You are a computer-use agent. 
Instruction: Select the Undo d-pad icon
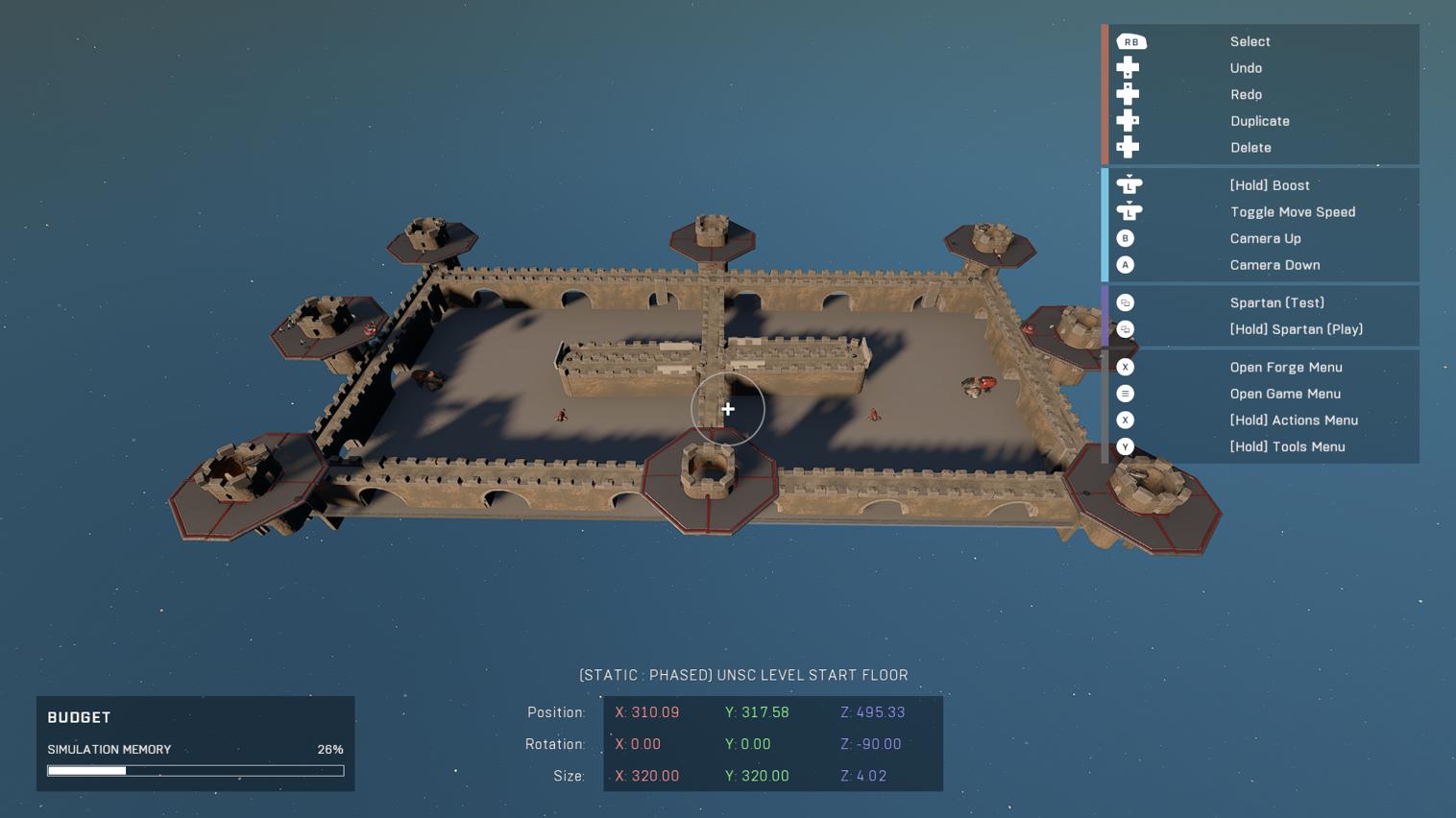(1128, 67)
